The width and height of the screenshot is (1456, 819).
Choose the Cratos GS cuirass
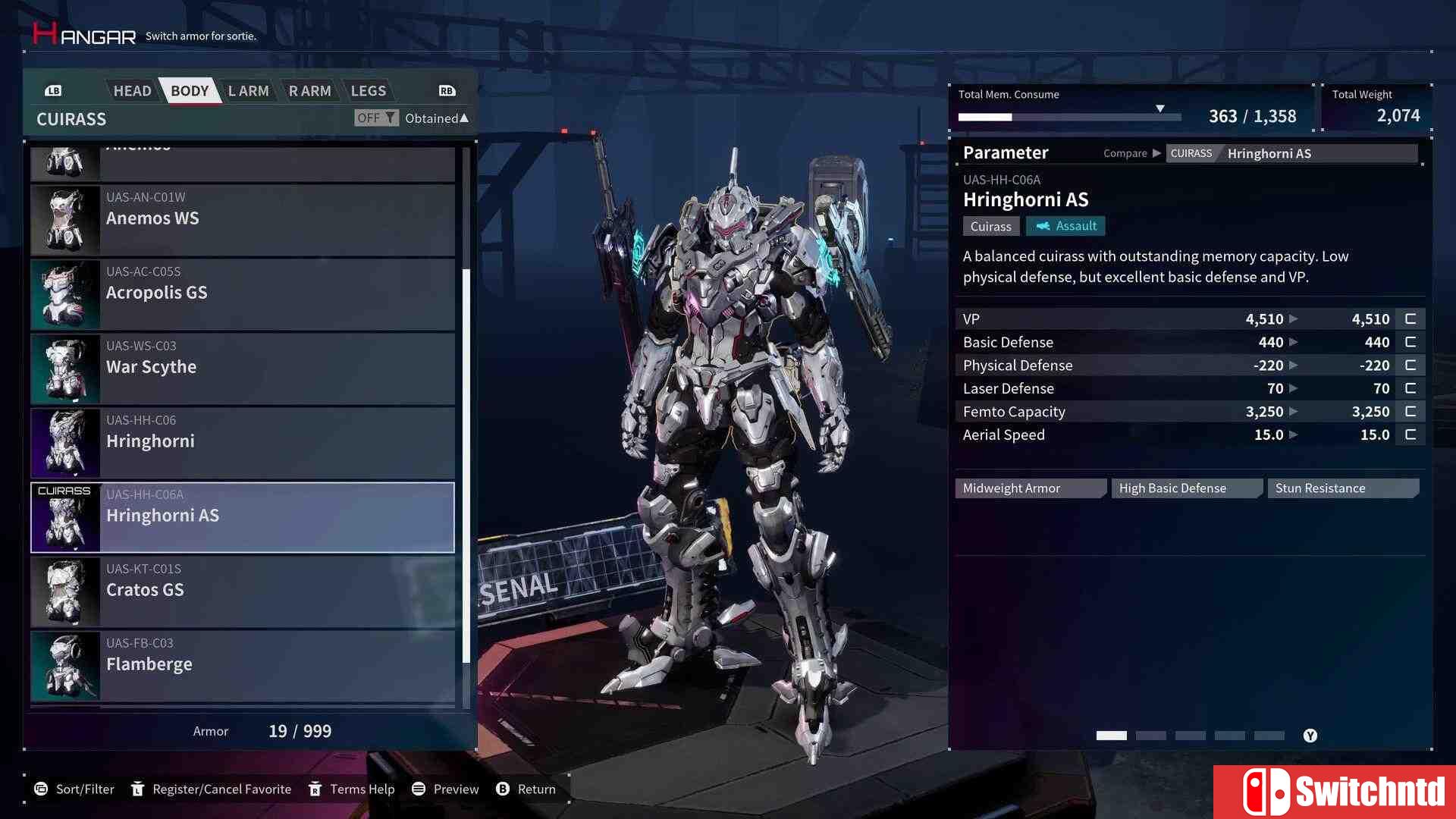243,591
